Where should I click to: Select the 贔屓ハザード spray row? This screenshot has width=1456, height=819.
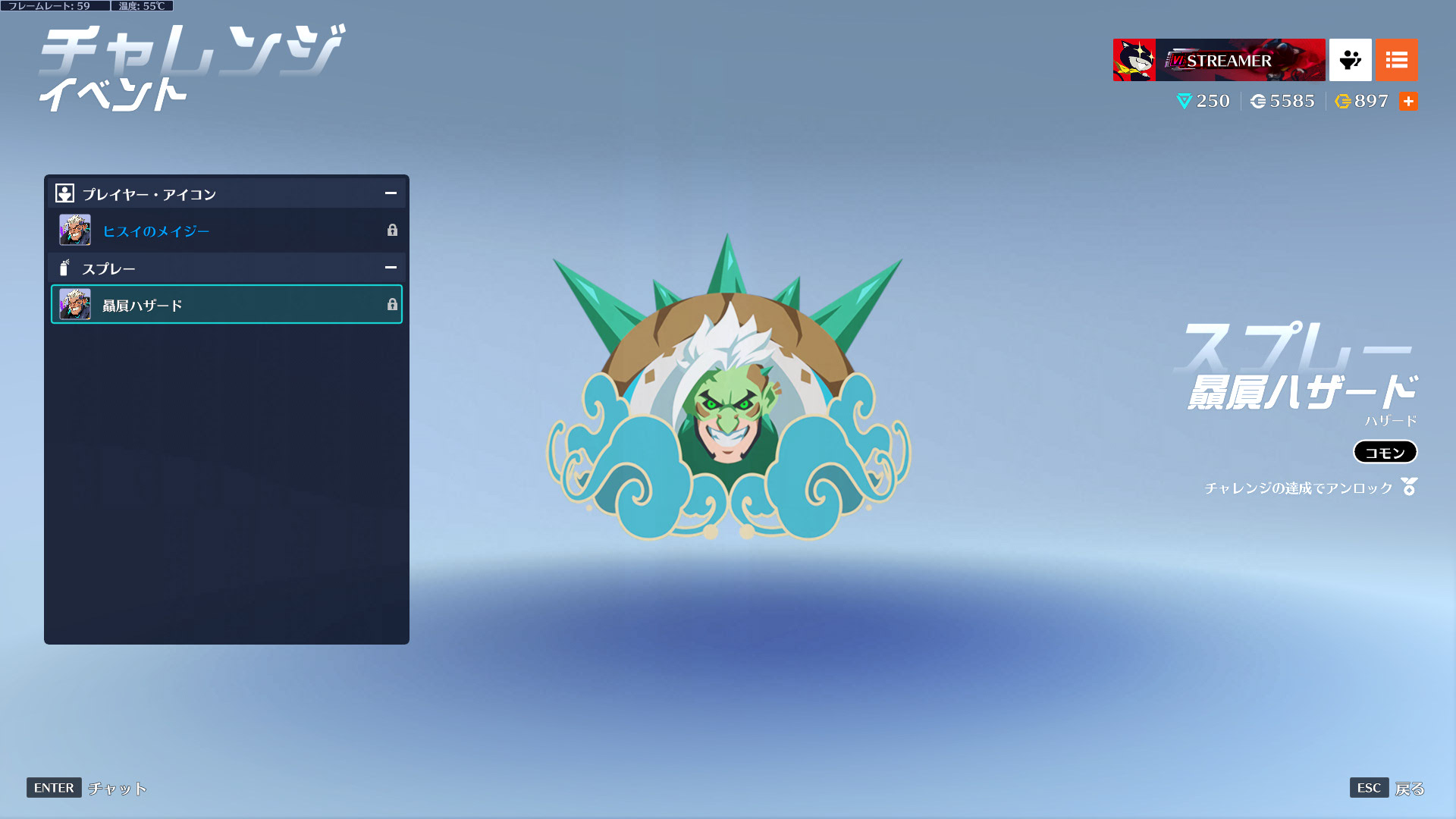[226, 305]
